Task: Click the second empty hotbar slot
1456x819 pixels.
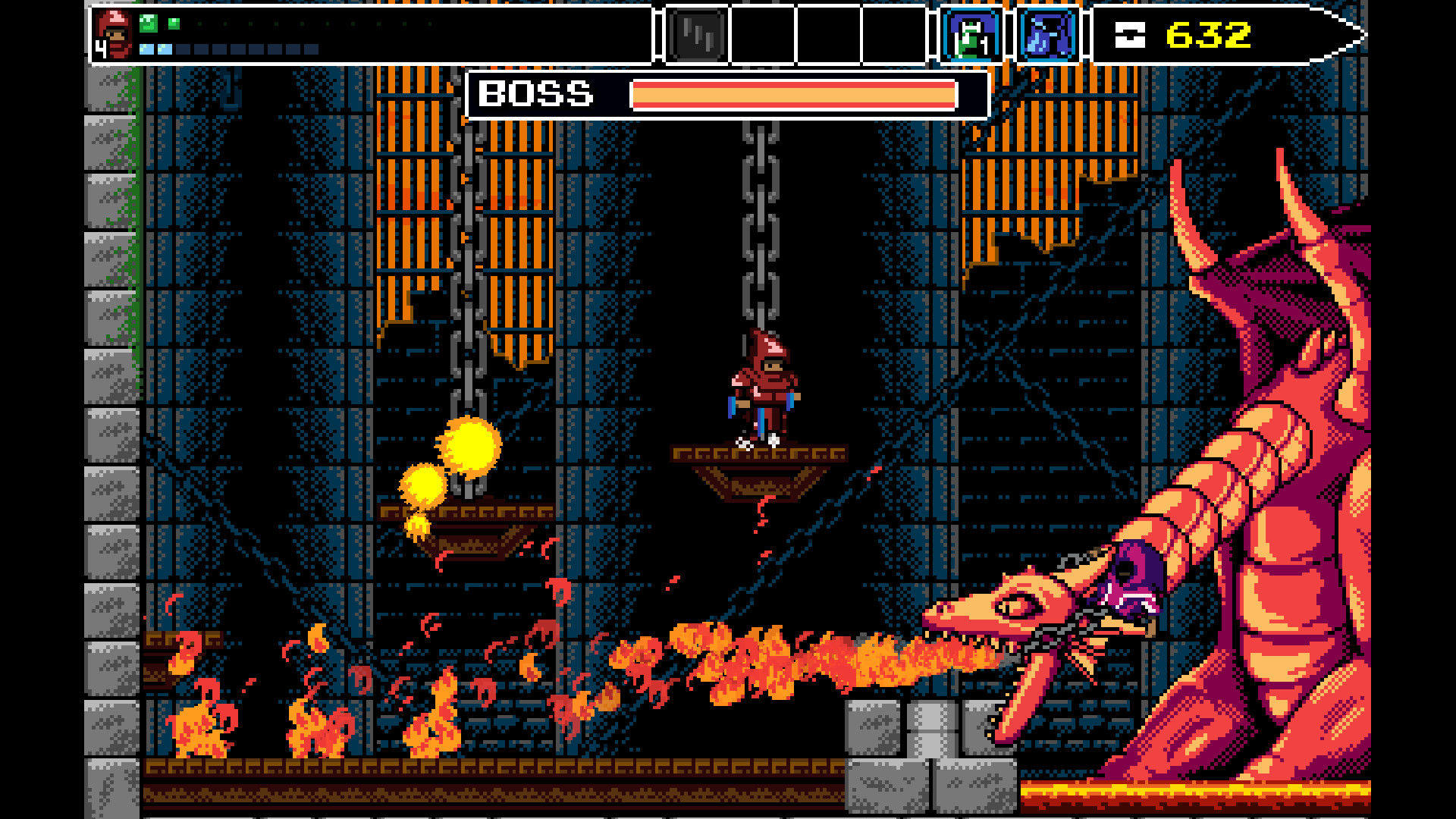Action: coord(828,33)
